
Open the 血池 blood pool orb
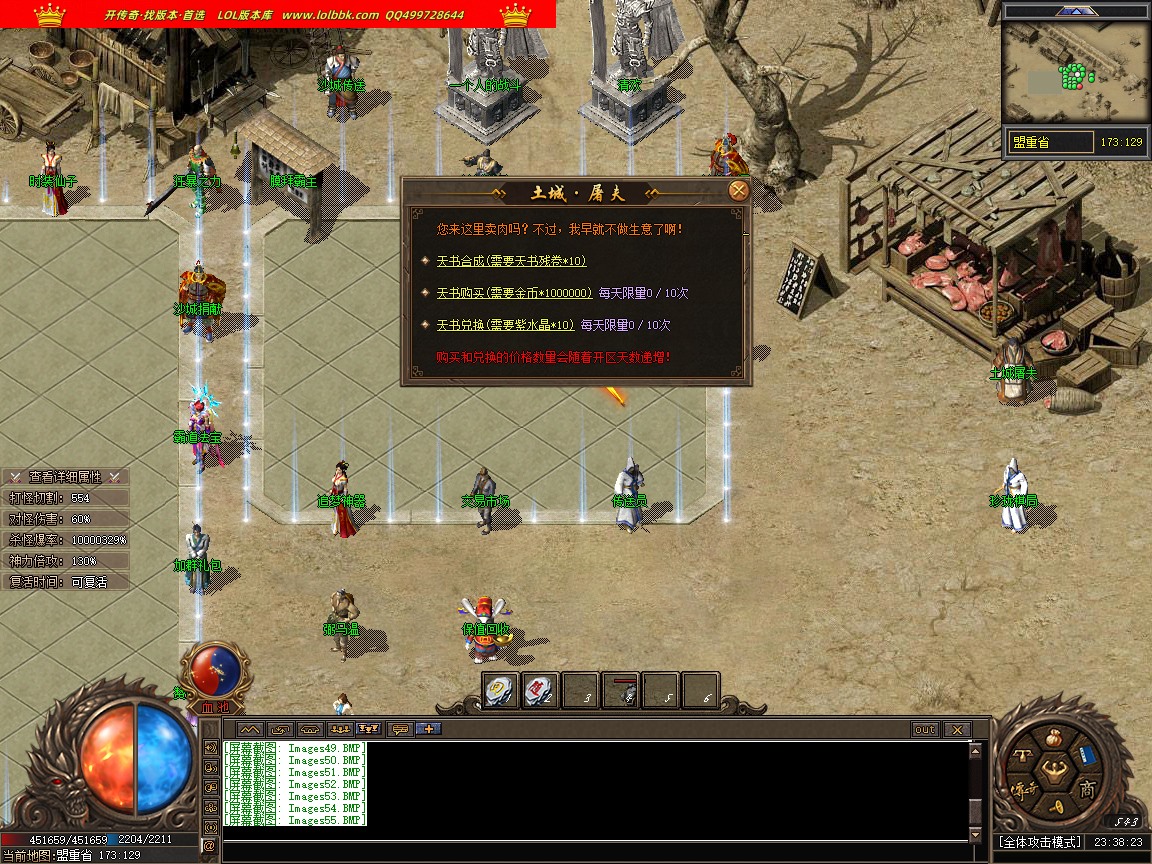click(x=215, y=672)
